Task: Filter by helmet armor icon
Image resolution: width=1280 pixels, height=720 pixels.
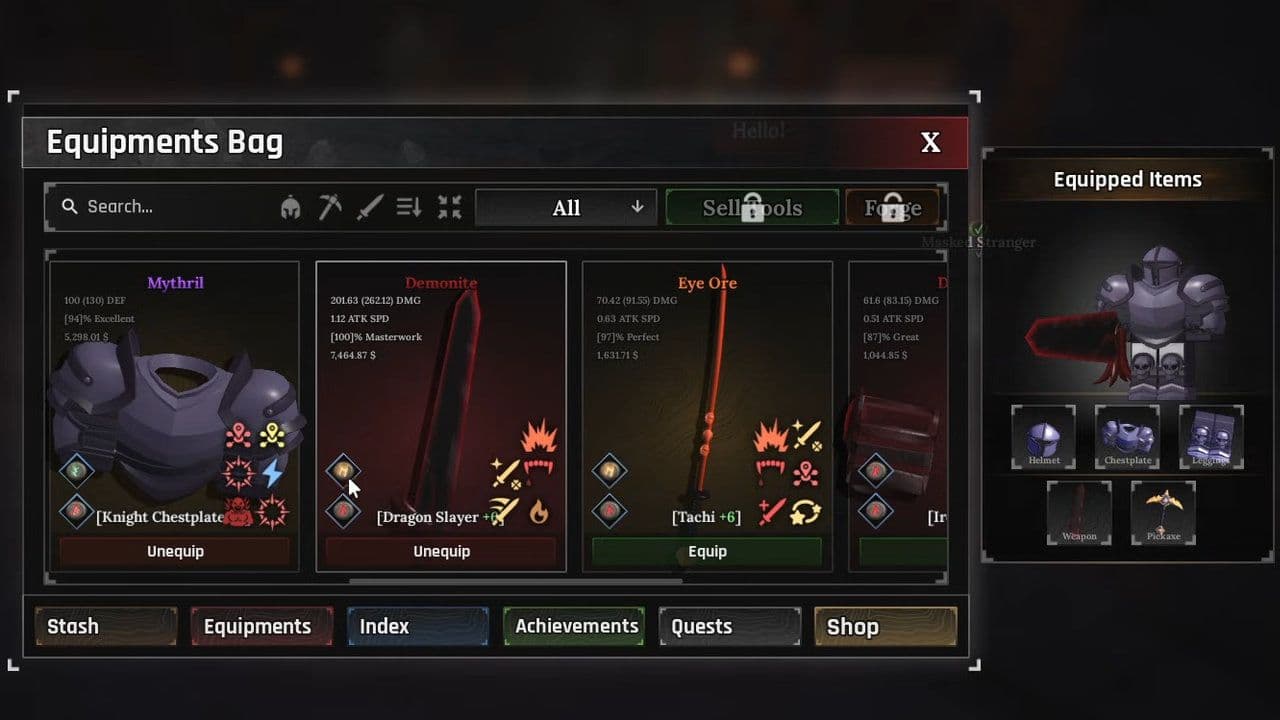Action: (291, 207)
